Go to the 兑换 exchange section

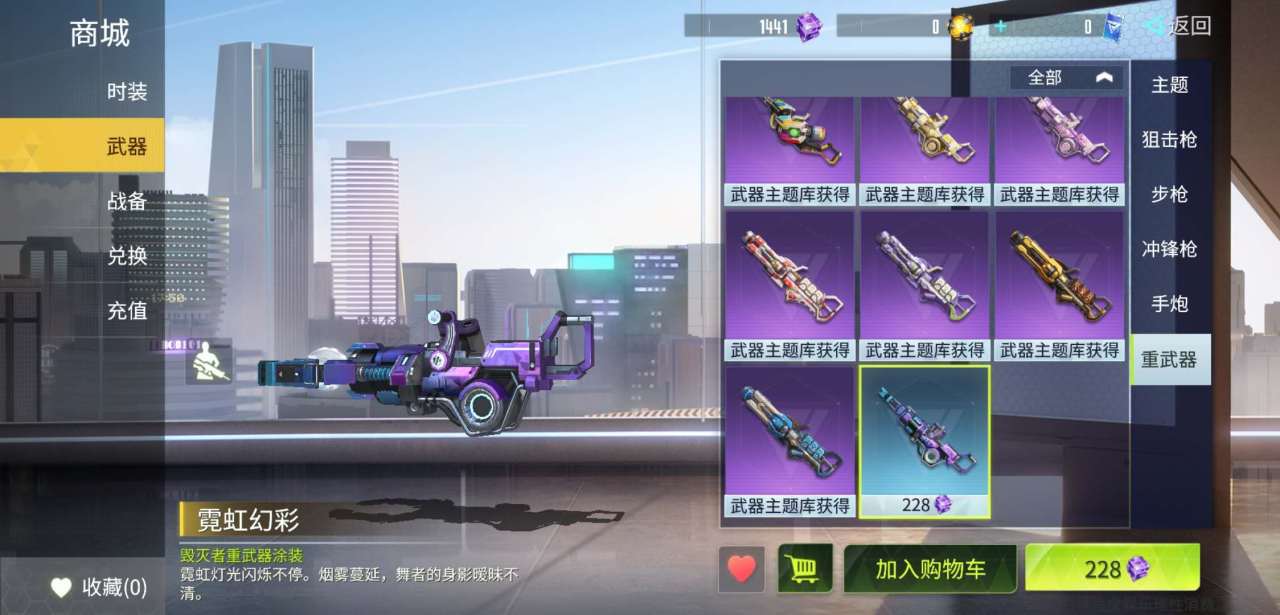coord(127,256)
